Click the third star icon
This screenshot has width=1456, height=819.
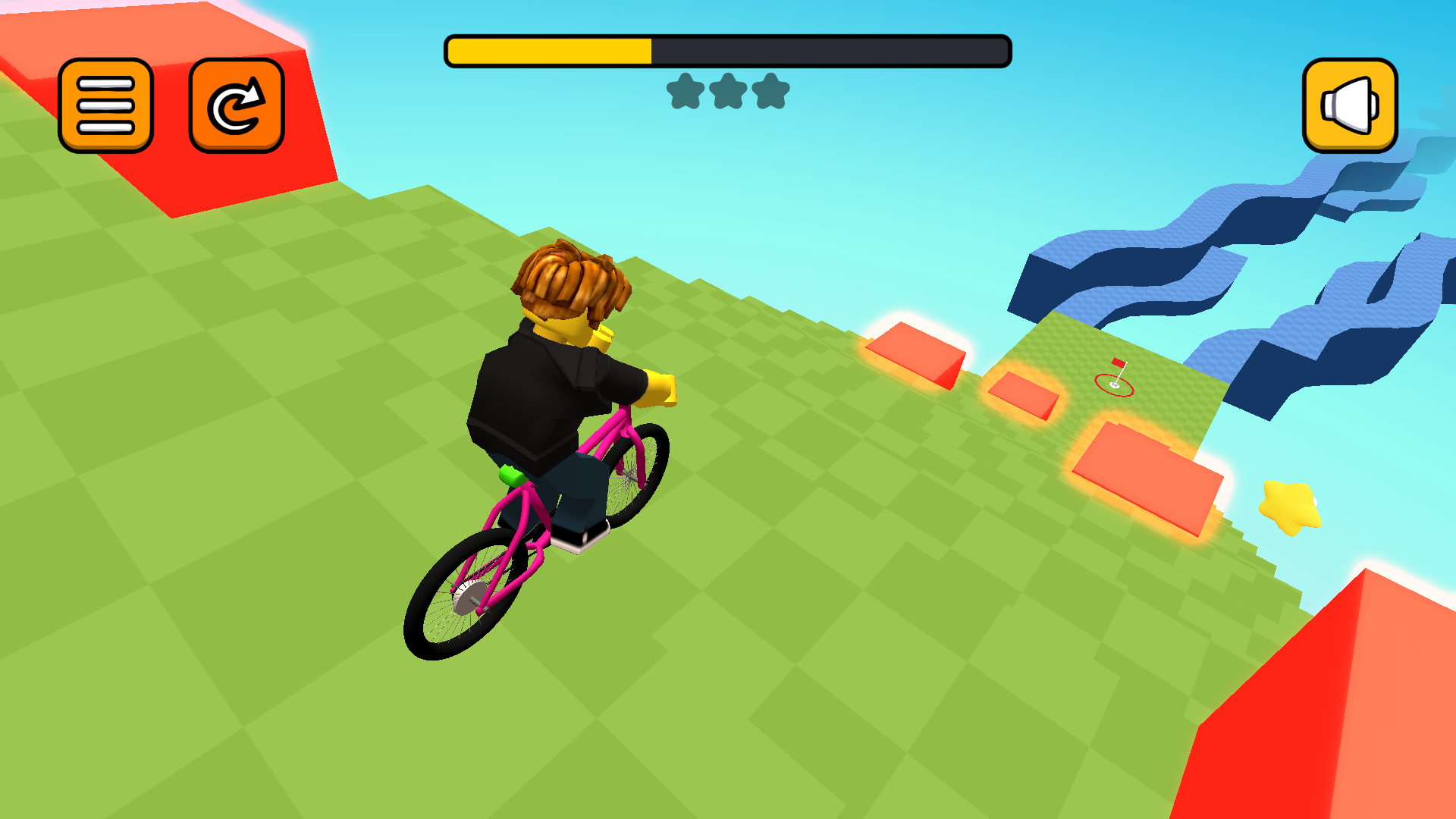click(772, 90)
